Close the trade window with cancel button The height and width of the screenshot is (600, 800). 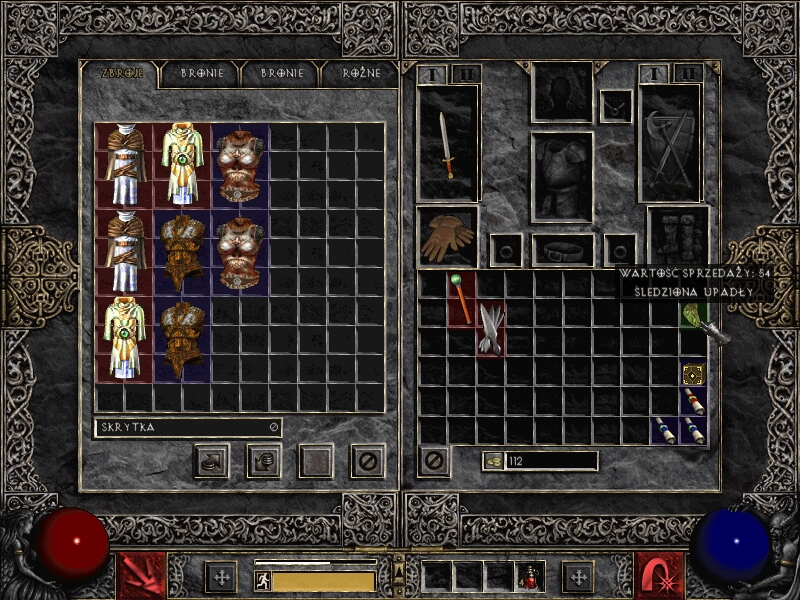[367, 461]
